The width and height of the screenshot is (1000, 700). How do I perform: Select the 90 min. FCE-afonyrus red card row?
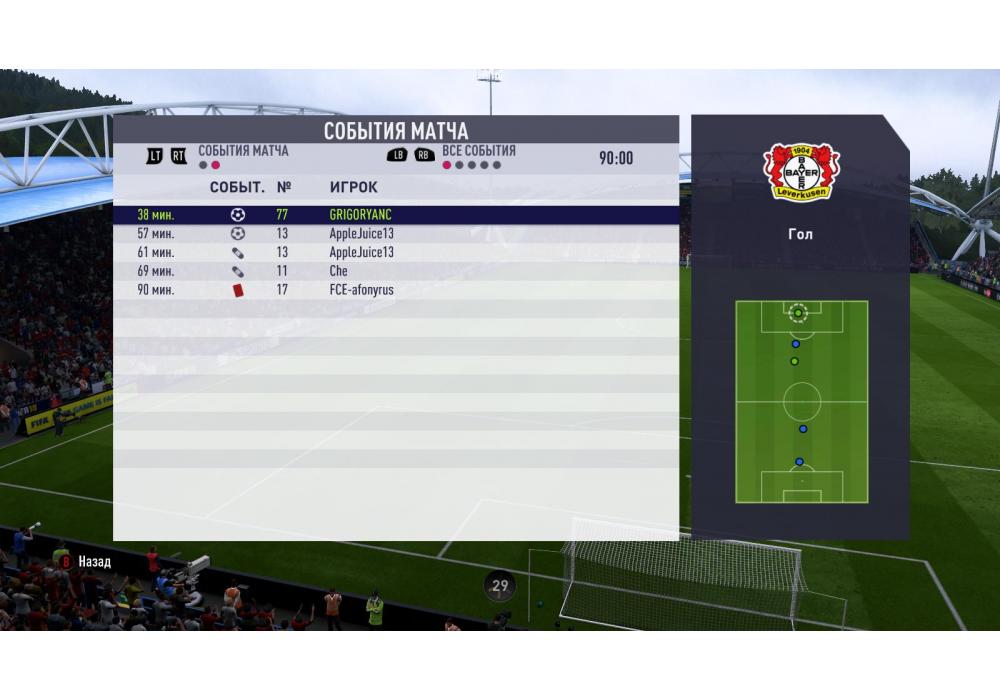click(x=395, y=290)
